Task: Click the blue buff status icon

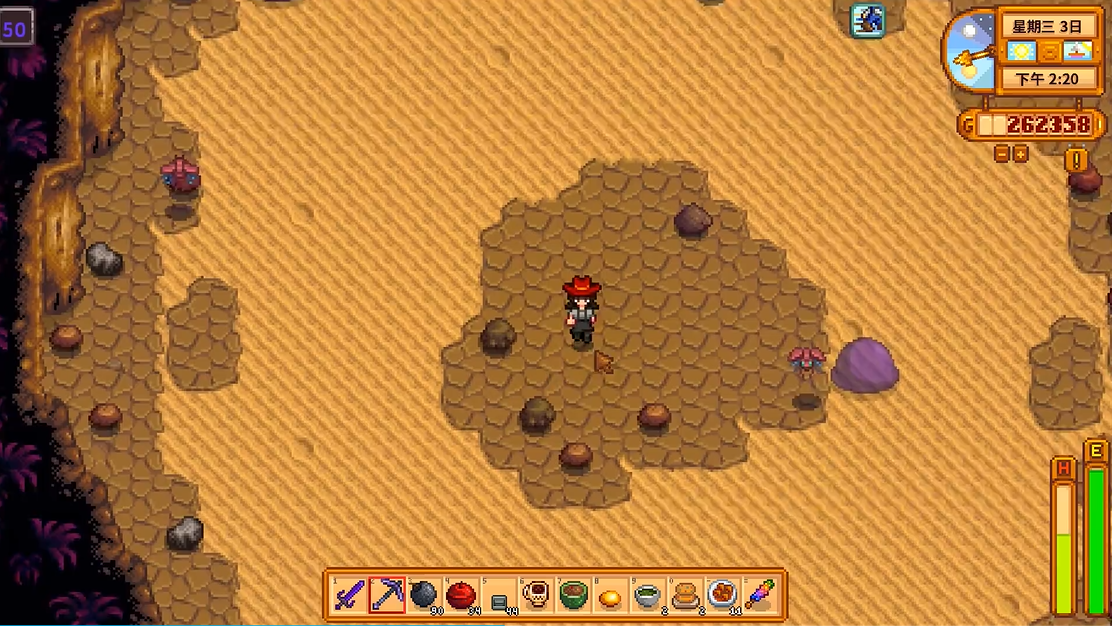Action: [x=867, y=20]
